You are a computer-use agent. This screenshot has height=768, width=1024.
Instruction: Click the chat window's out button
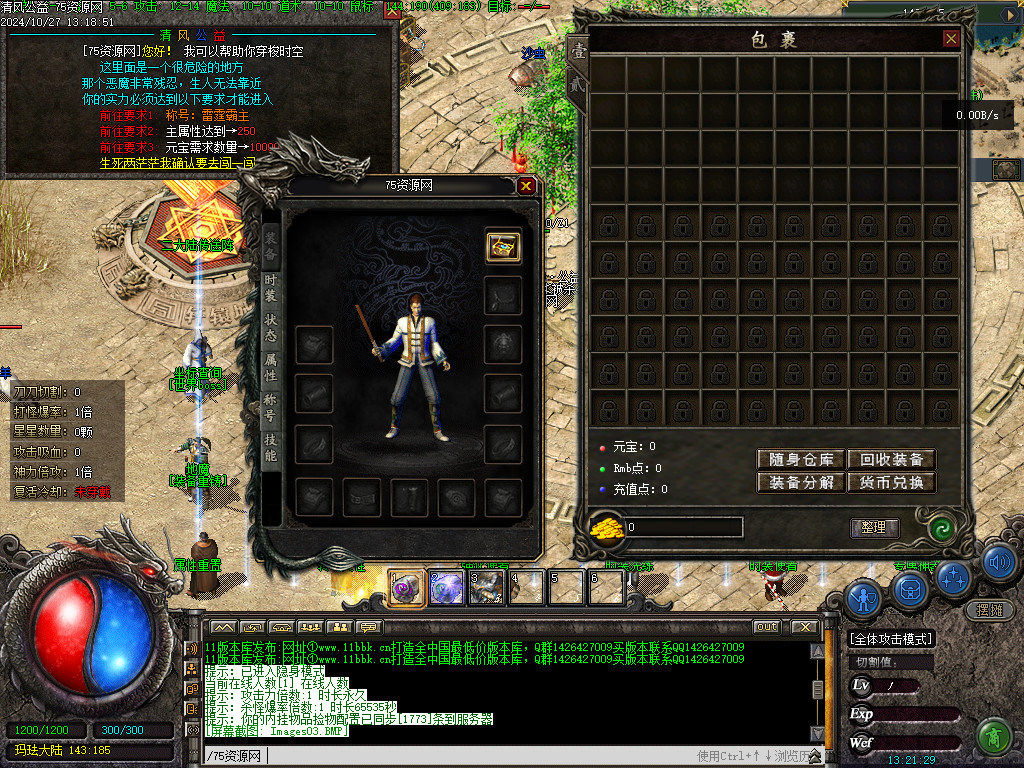pos(767,627)
